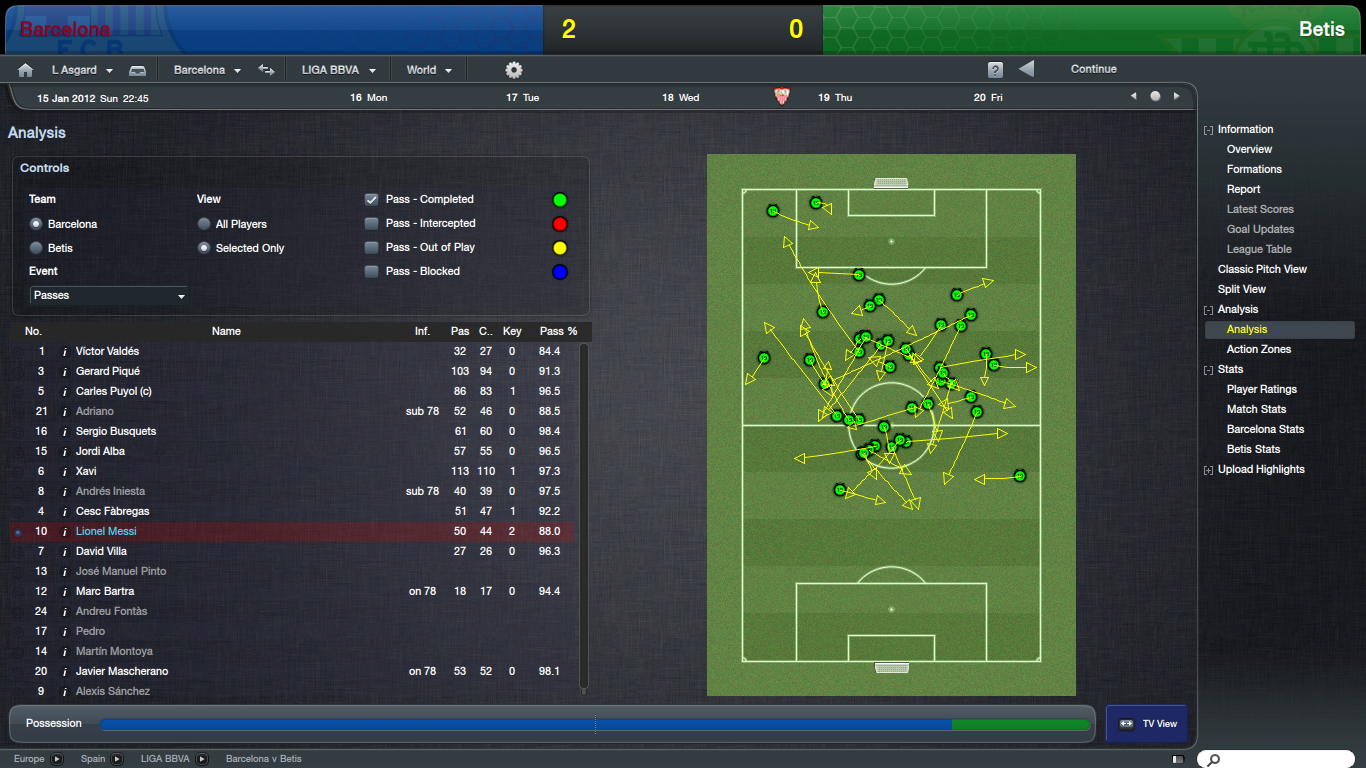Click the Continue button

click(x=1093, y=69)
